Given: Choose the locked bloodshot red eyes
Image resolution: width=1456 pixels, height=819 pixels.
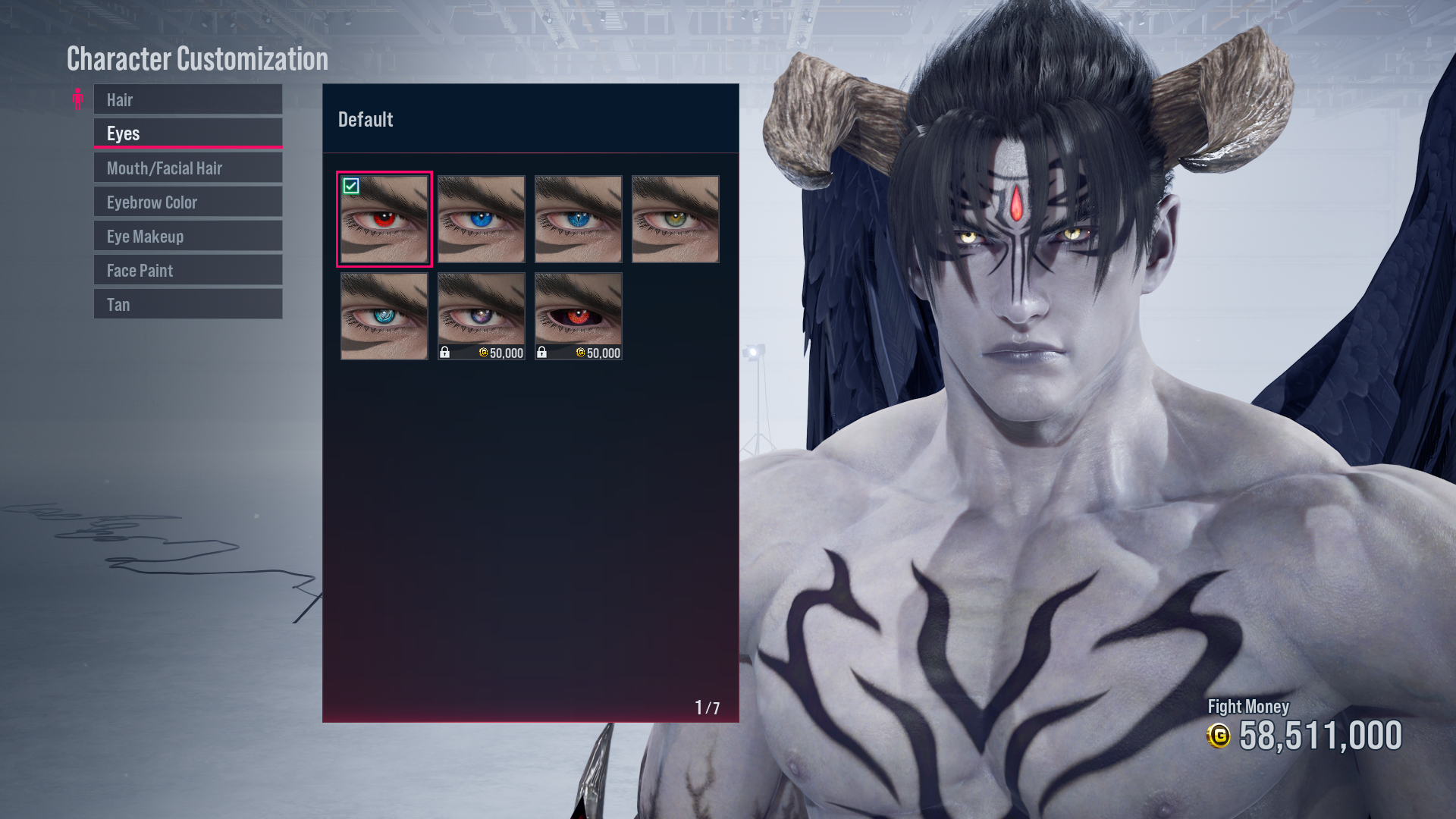Looking at the screenshot, I should [578, 311].
